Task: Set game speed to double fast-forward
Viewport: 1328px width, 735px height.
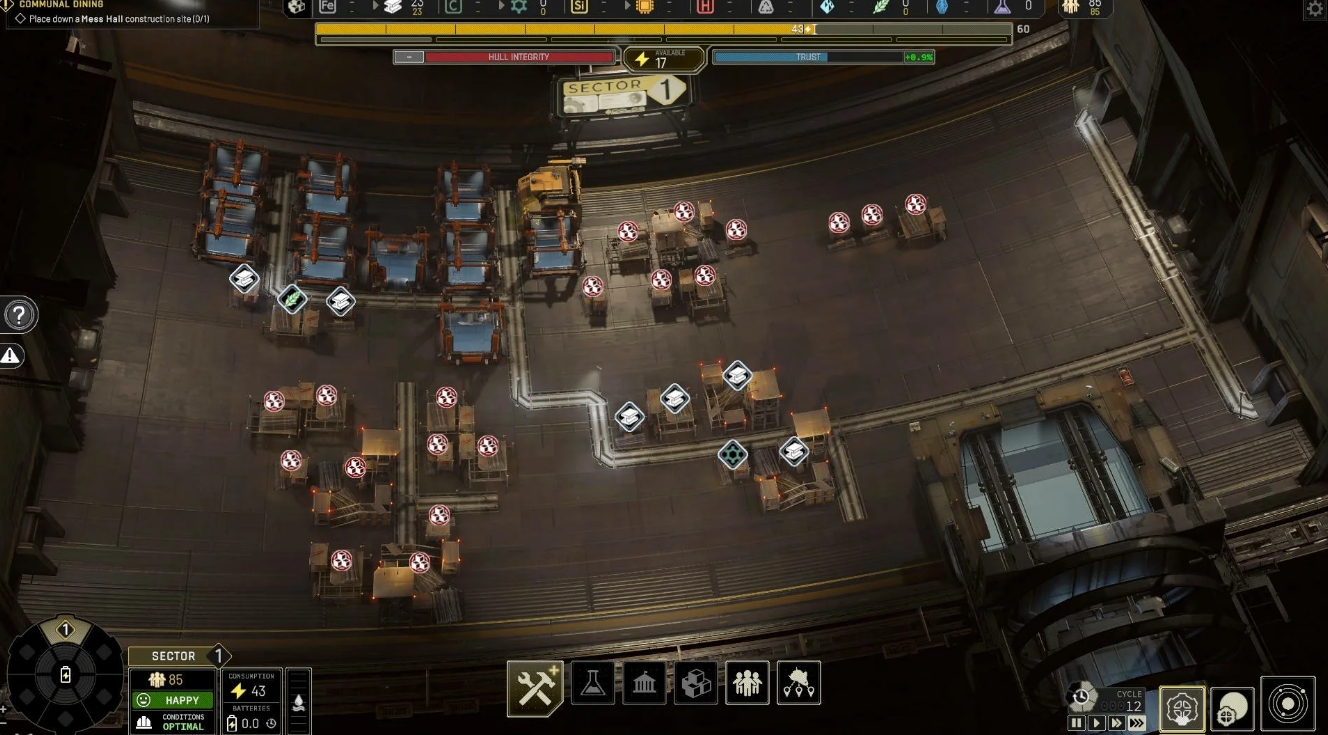Action: pyautogui.click(x=1116, y=723)
